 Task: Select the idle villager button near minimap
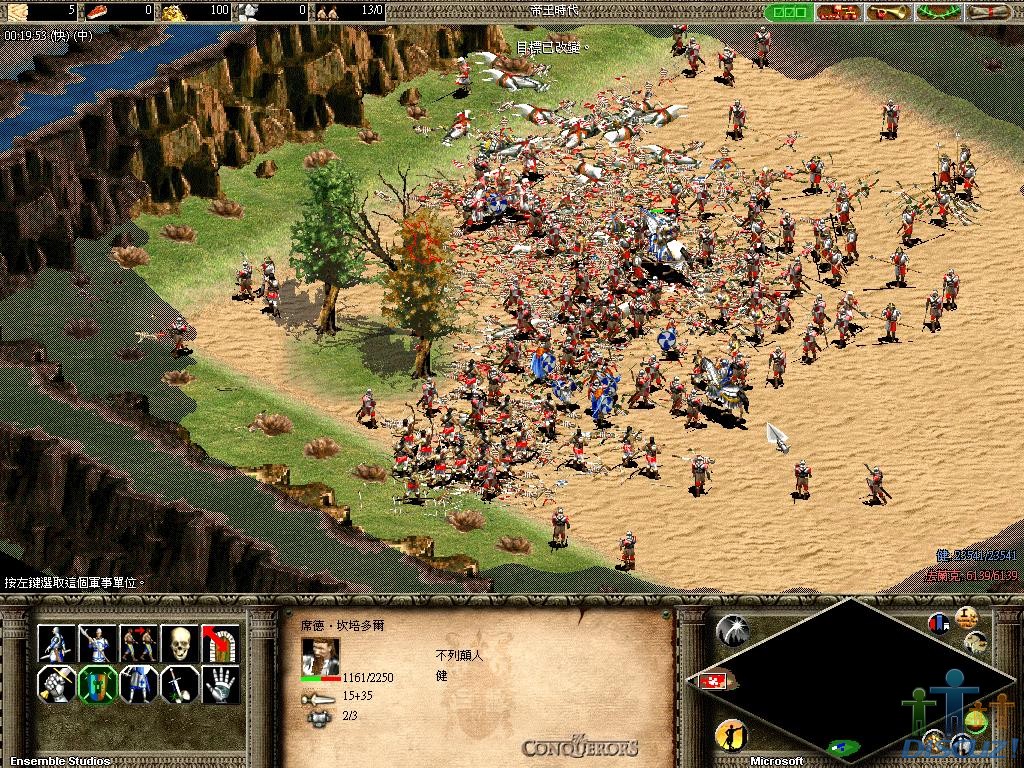pos(731,735)
